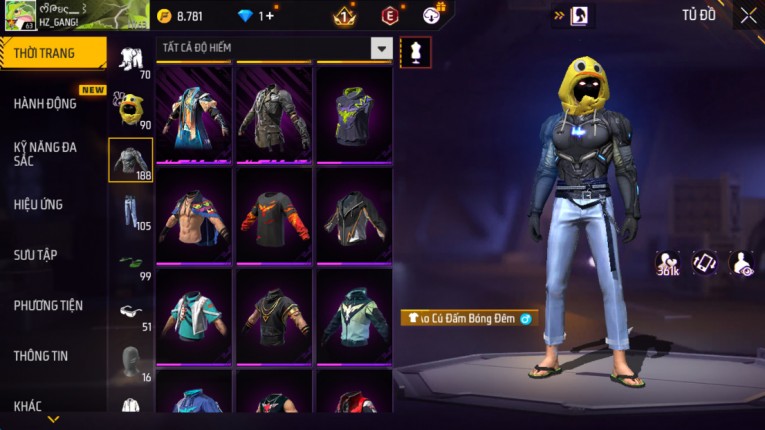765x430 pixels.
Task: Click the character eye view icon
Action: click(741, 263)
